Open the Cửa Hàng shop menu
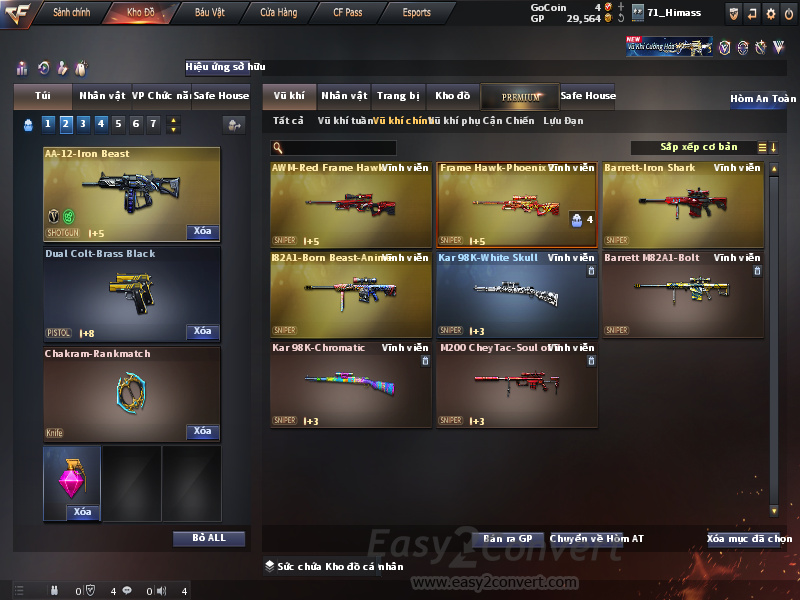Image resolution: width=800 pixels, height=600 pixels. pyautogui.click(x=278, y=13)
